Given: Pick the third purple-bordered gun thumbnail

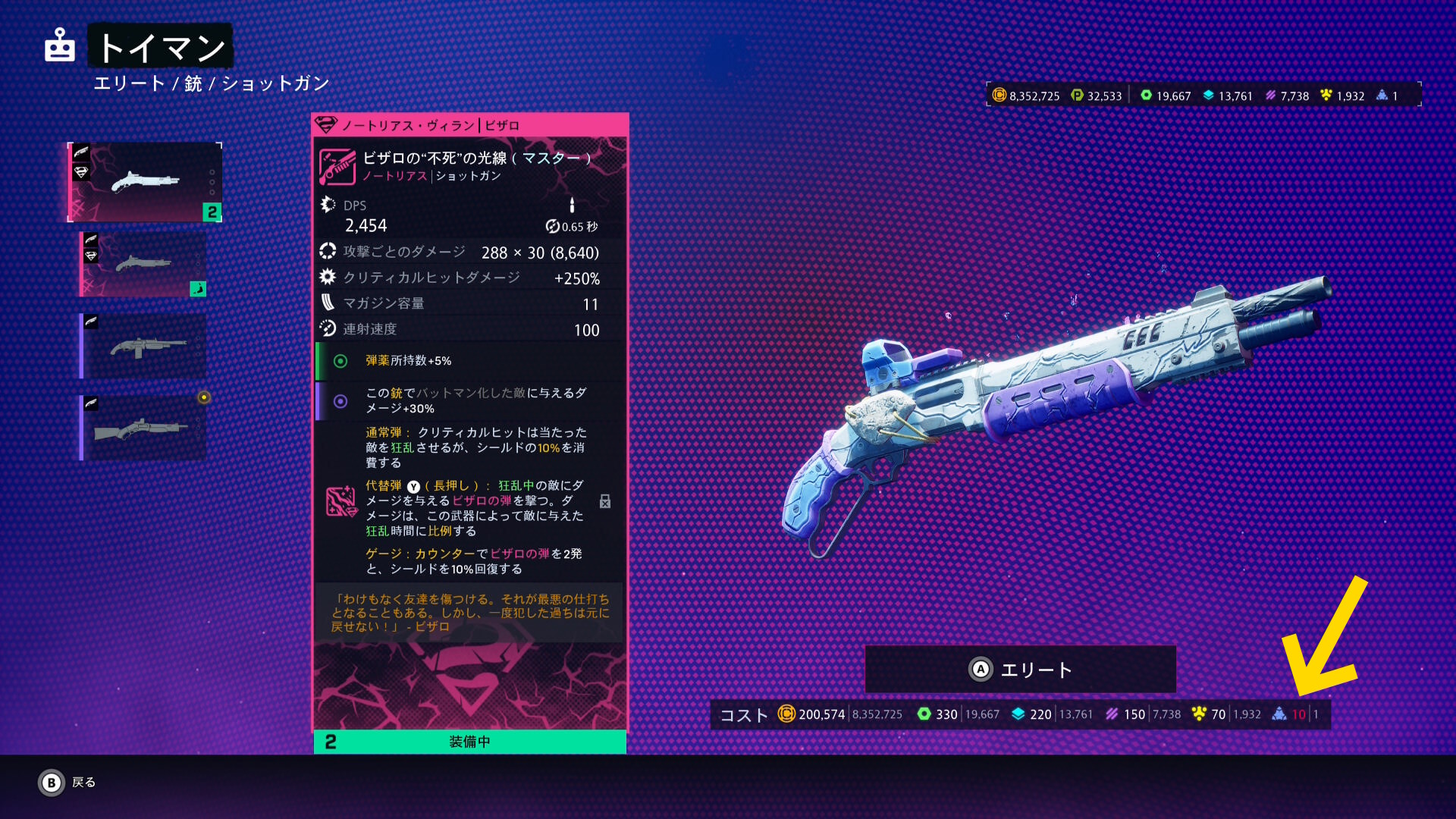Looking at the screenshot, I should click(x=143, y=346).
